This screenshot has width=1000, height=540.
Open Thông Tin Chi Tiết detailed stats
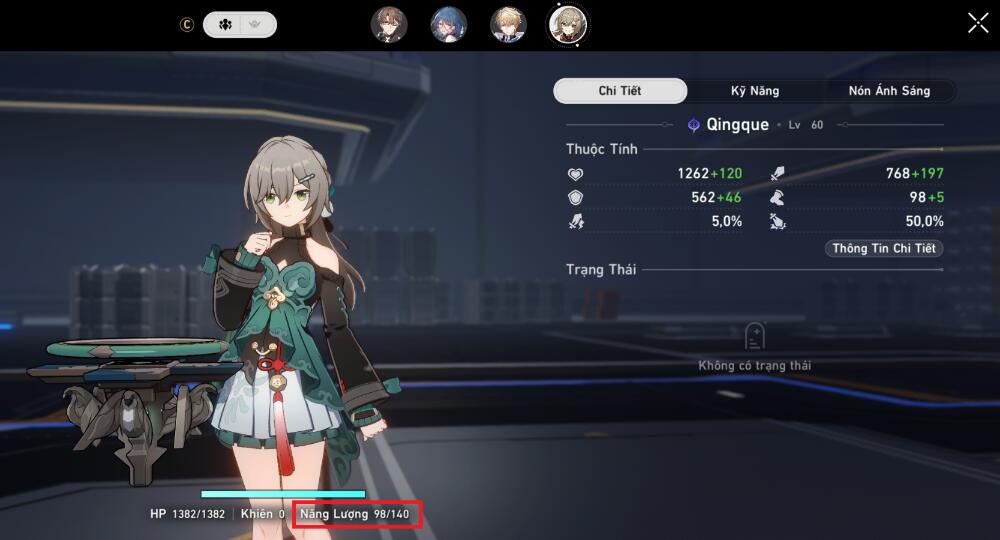pos(883,249)
